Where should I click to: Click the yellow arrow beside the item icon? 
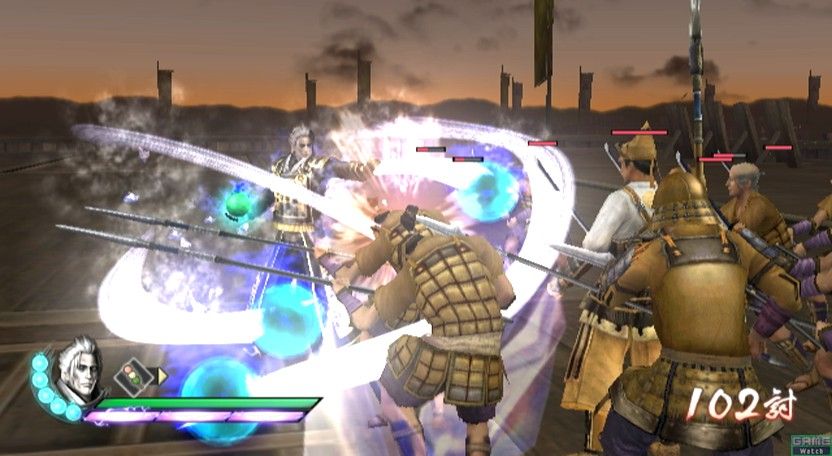click(162, 376)
